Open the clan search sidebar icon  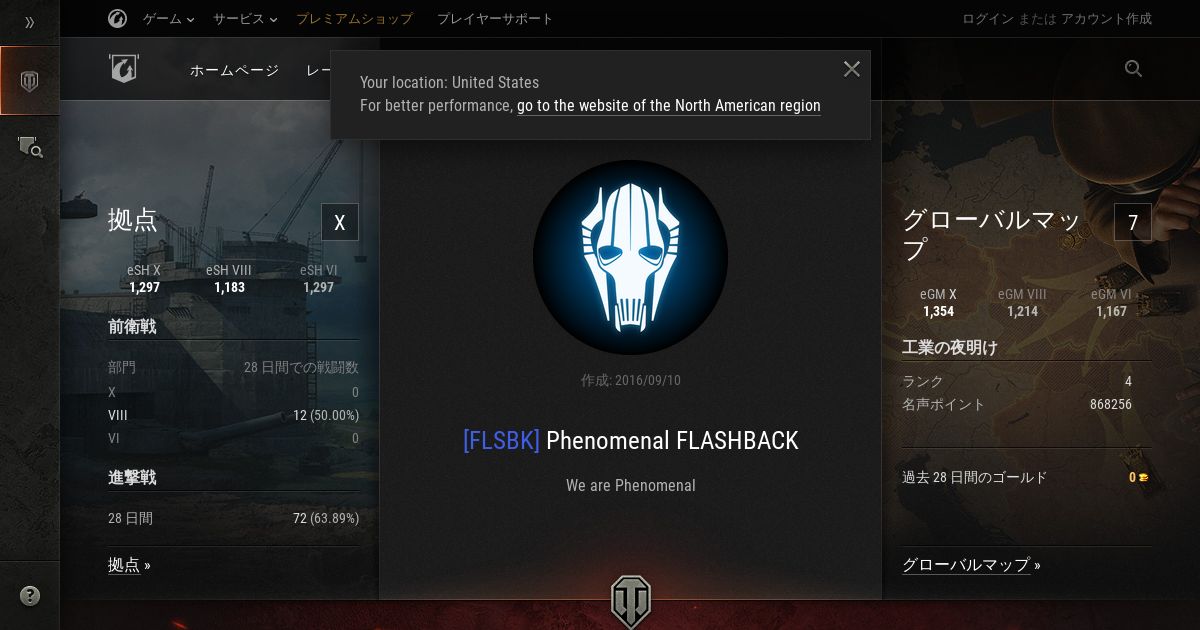30,147
